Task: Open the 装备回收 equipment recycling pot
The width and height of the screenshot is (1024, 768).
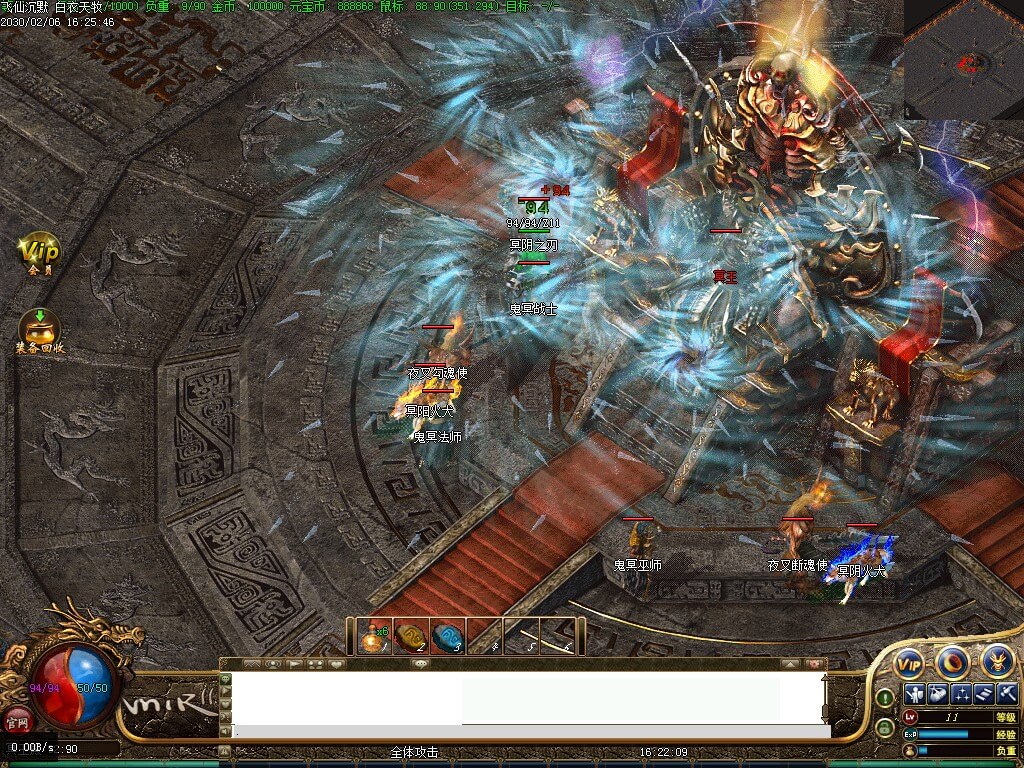Action: pyautogui.click(x=40, y=328)
